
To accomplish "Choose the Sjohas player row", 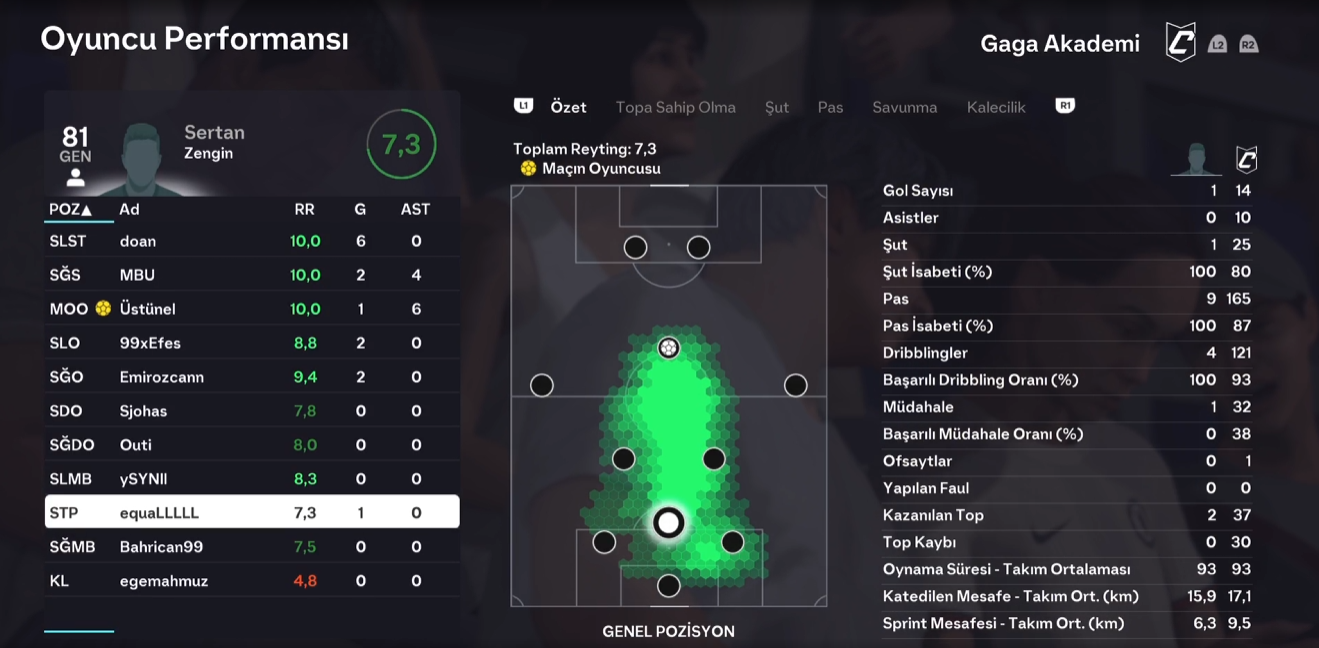I will coord(251,411).
